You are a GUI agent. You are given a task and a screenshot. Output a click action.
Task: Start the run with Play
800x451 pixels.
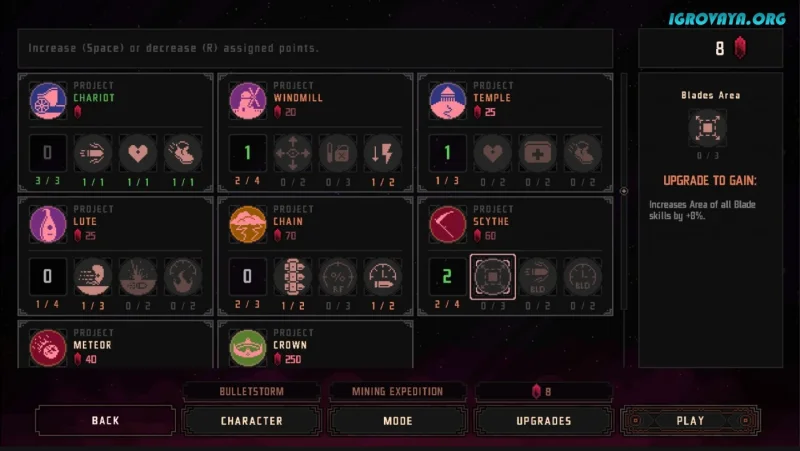(690, 421)
